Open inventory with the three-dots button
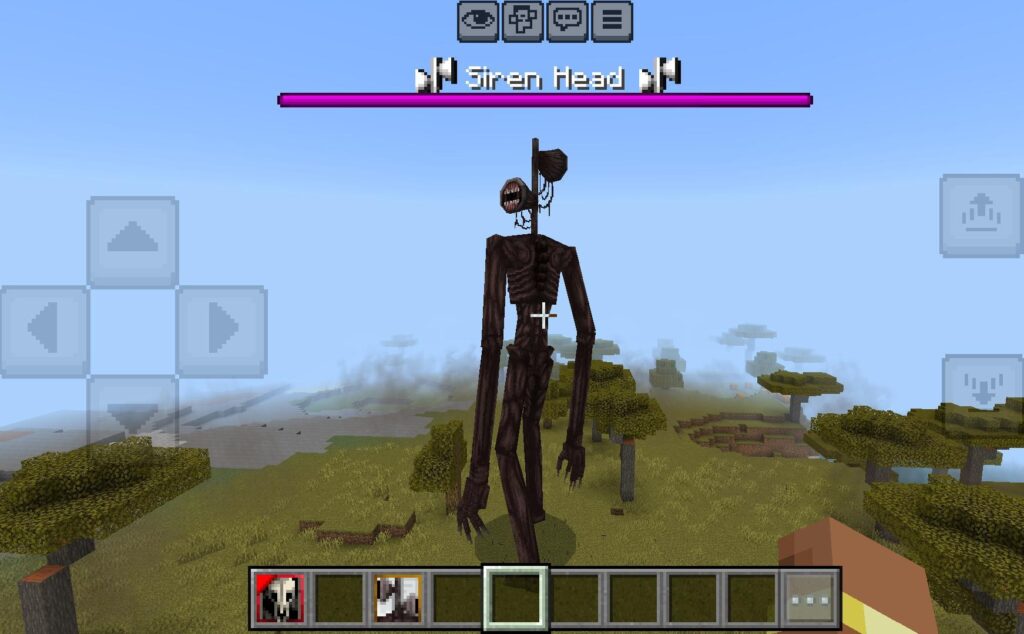The height and width of the screenshot is (634, 1024). pyautogui.click(x=811, y=598)
